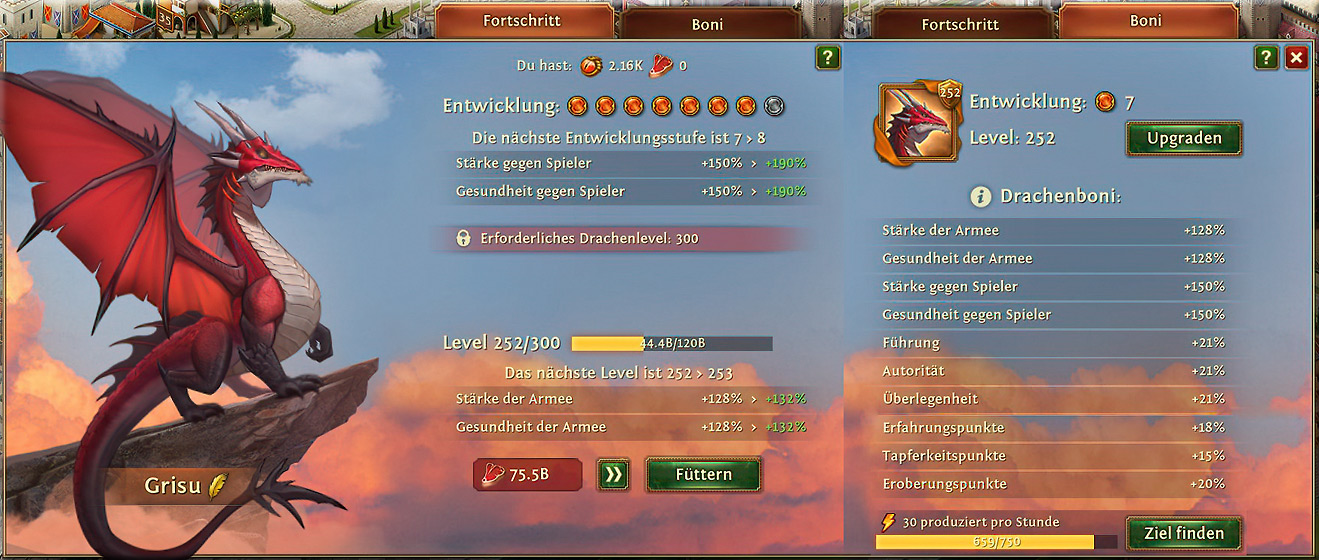Open the help question mark above the Entwicklung orbs
1319x560 pixels.
[827, 57]
